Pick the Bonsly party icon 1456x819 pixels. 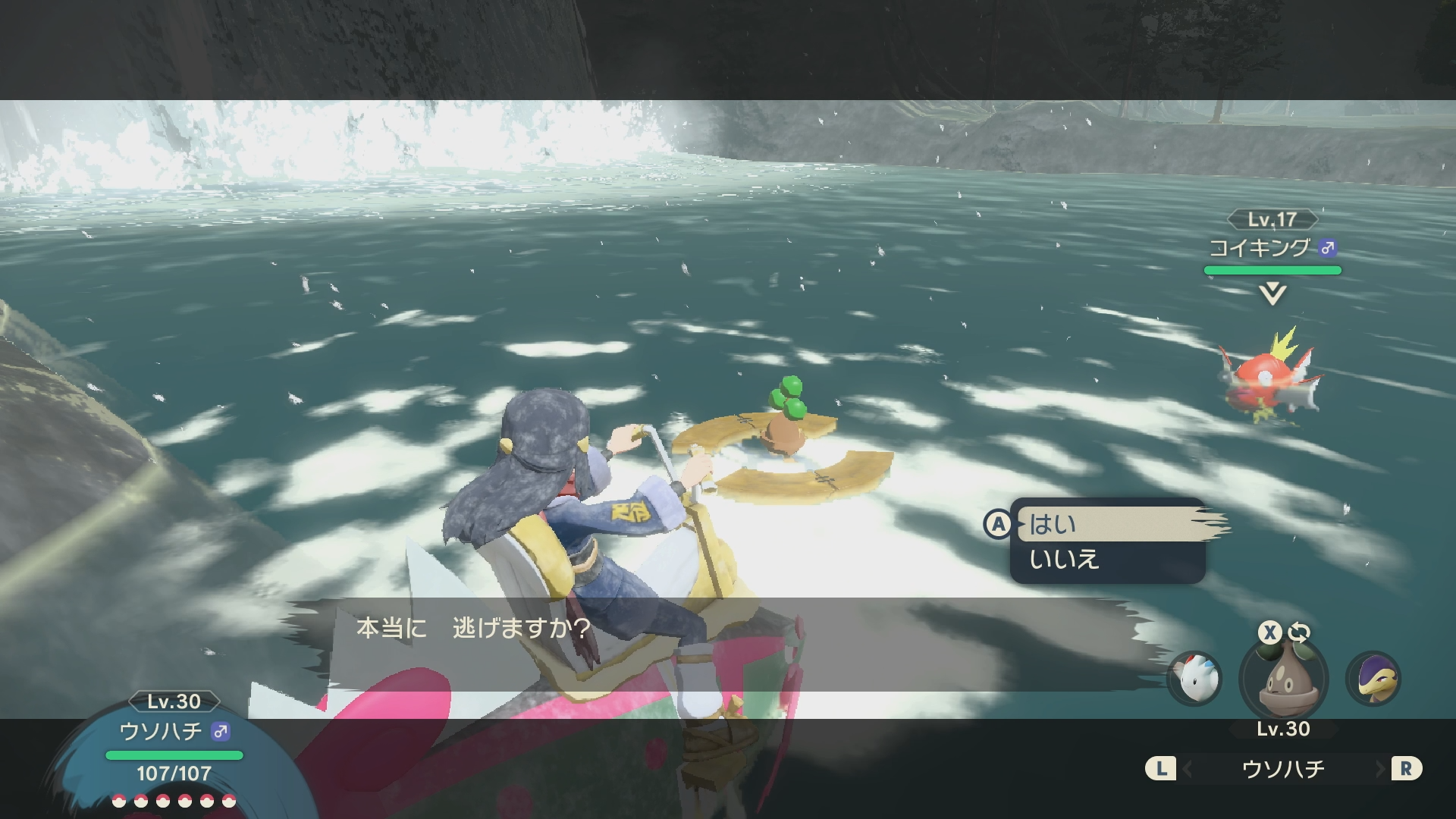(1283, 679)
